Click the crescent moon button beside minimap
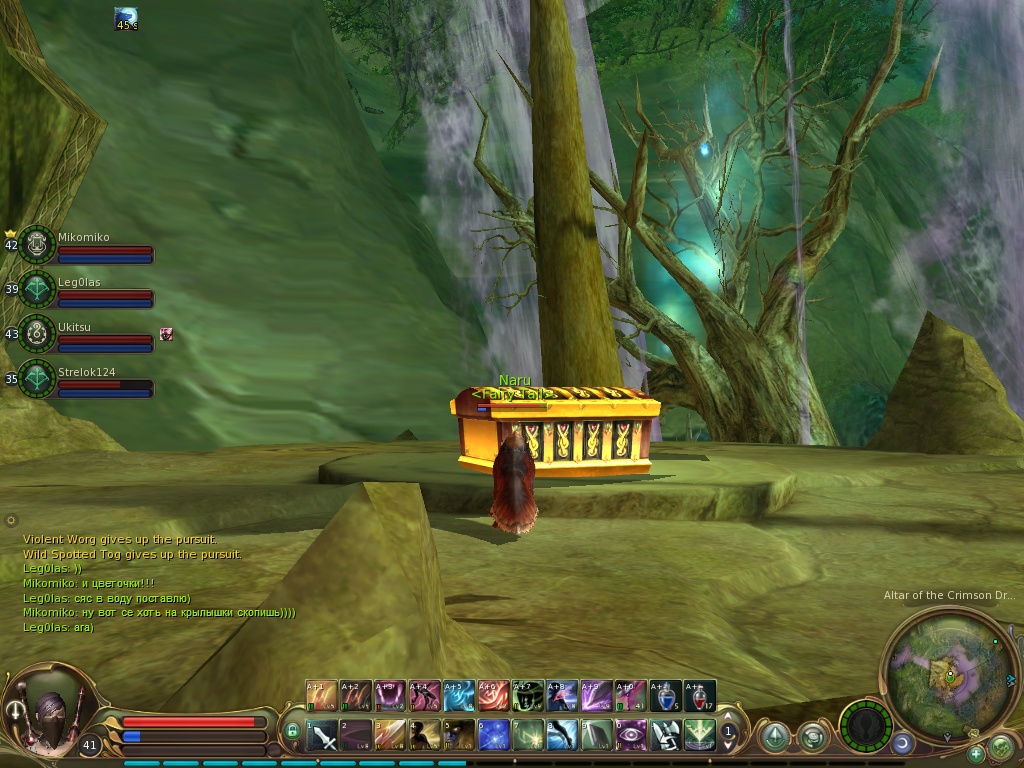The width and height of the screenshot is (1024, 768). click(x=902, y=743)
